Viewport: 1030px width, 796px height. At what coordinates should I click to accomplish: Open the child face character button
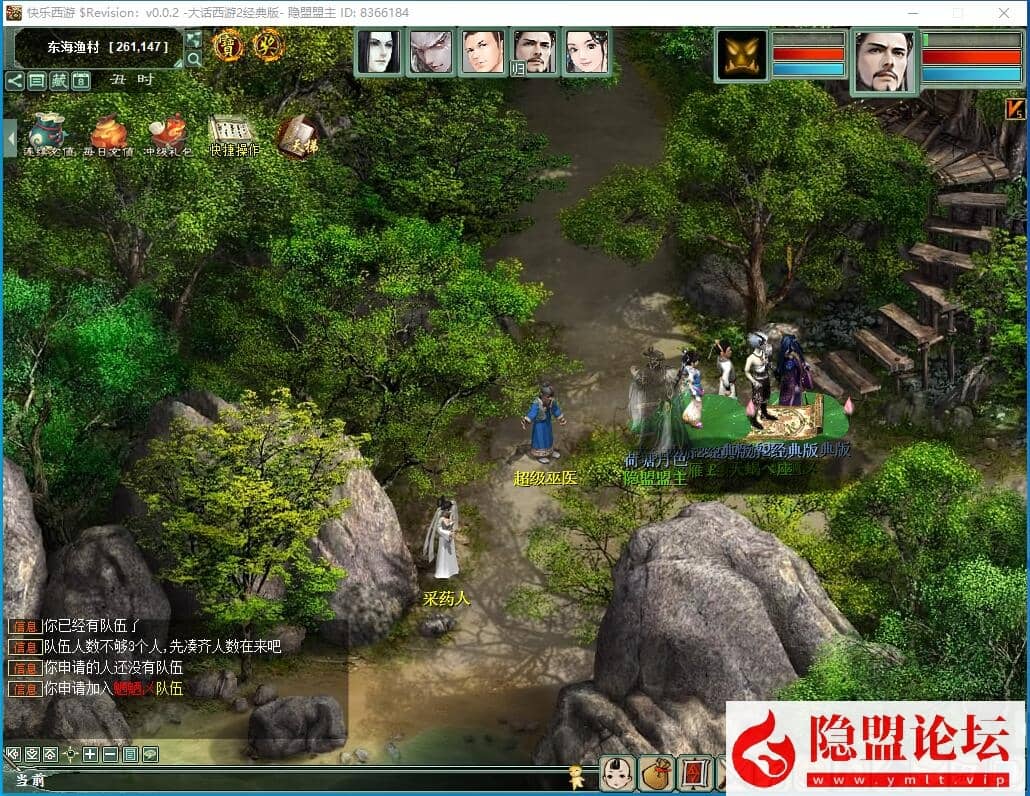(618, 773)
